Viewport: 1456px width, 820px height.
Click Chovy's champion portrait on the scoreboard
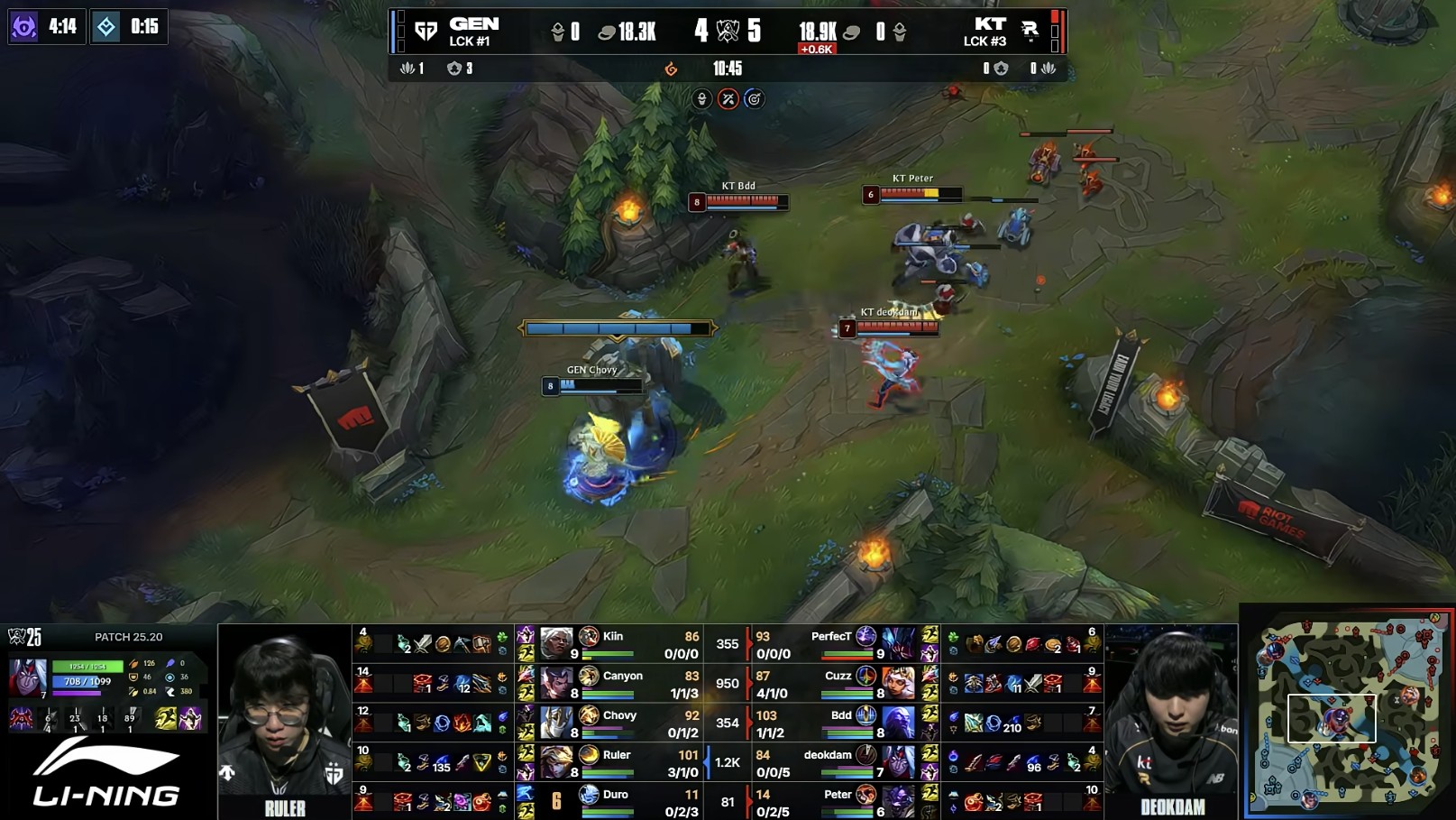[x=556, y=723]
